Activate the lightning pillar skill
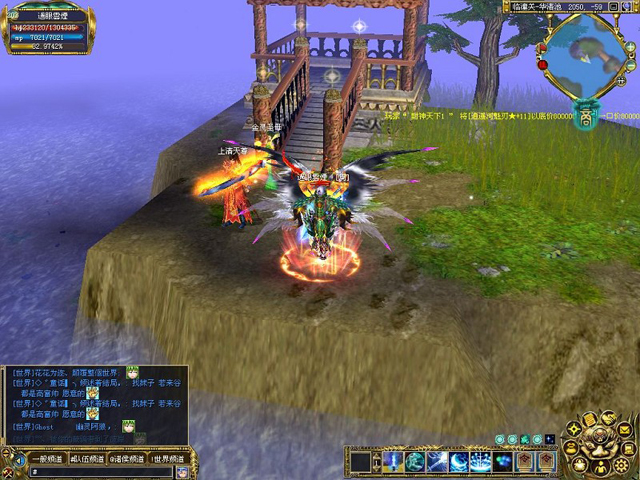 [393, 461]
